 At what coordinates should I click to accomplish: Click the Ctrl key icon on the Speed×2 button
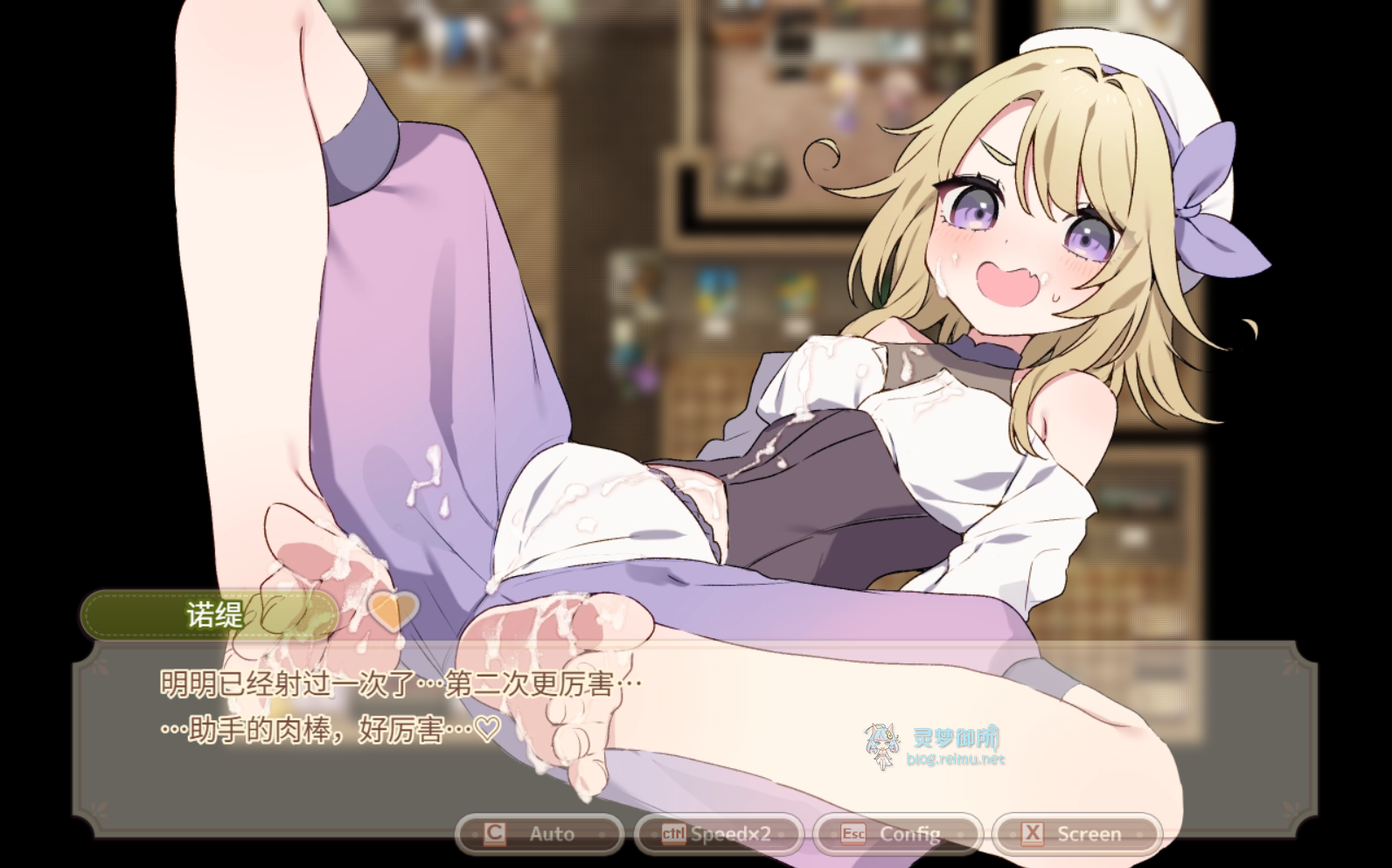(672, 833)
